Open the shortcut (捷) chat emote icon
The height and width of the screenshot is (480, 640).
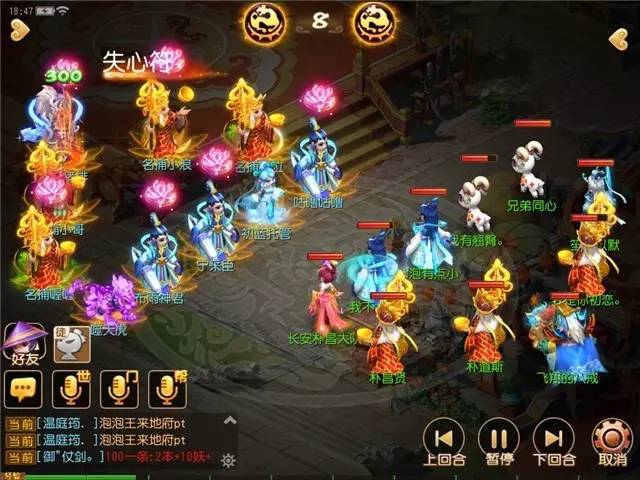pos(71,346)
